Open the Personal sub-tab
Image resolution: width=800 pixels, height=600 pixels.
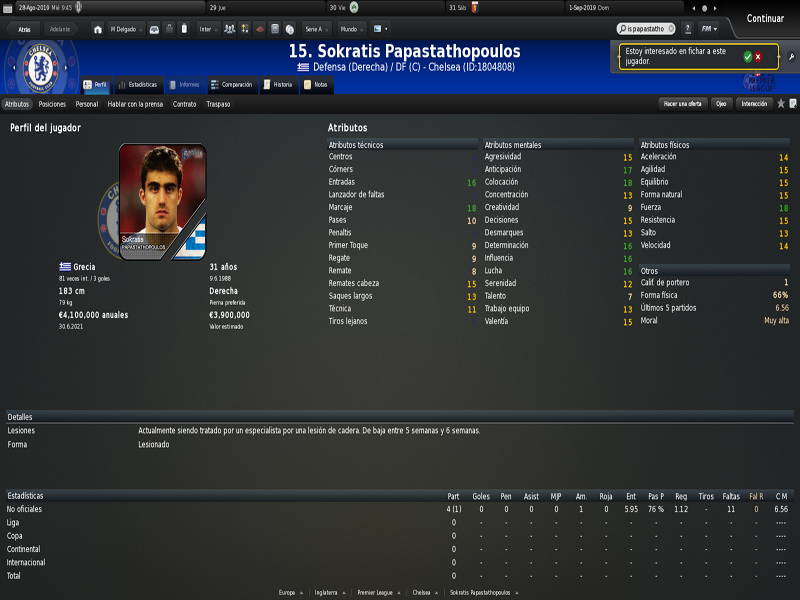click(87, 104)
